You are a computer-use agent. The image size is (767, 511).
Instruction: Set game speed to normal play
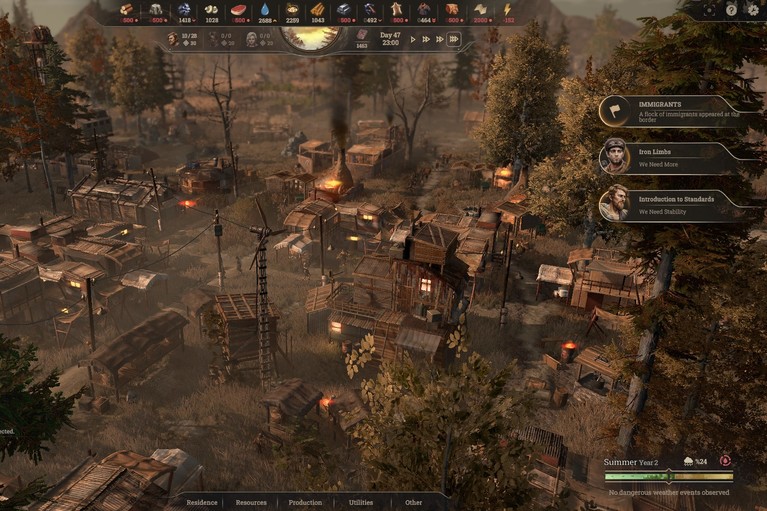[x=413, y=39]
